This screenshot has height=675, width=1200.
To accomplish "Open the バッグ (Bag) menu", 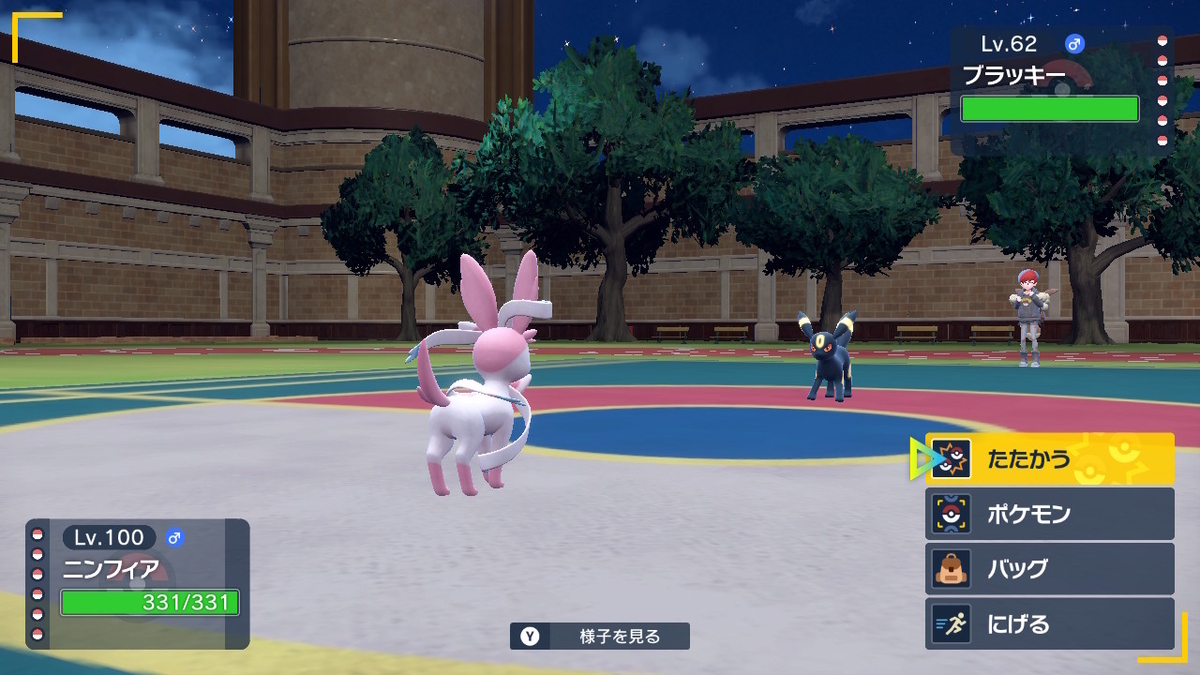I will tap(1049, 569).
